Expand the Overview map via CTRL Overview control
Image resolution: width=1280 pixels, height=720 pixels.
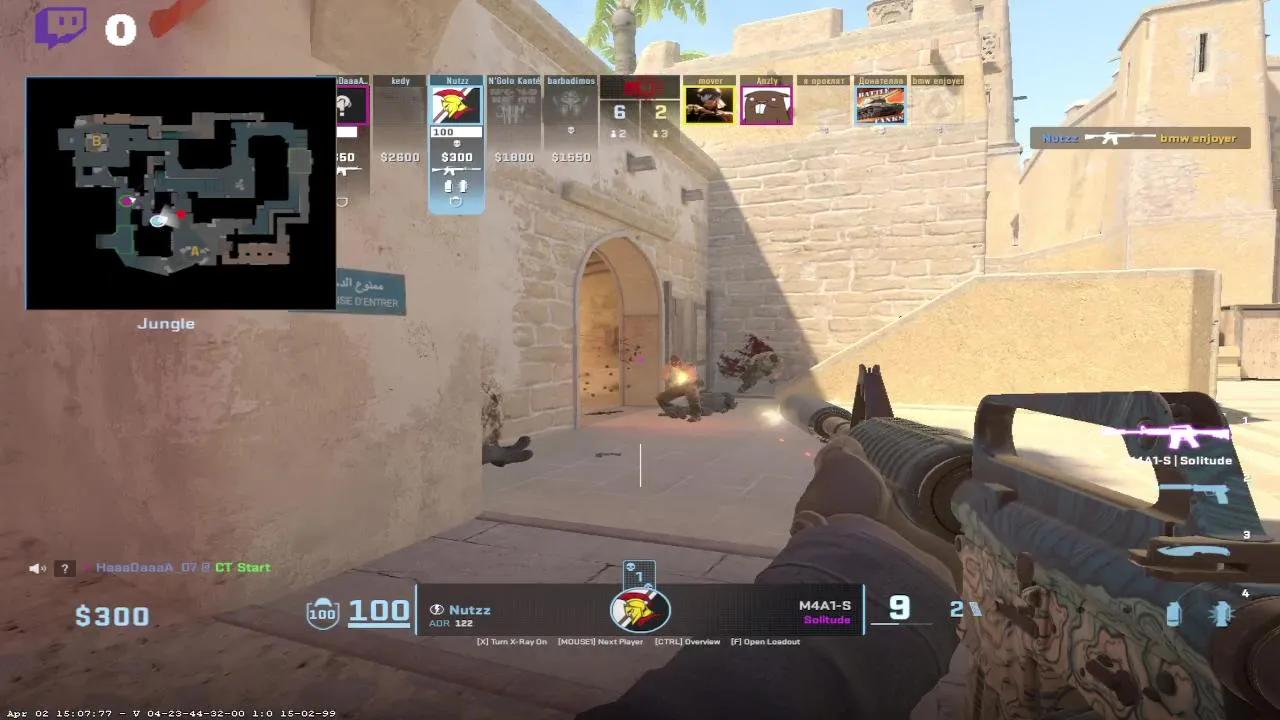(x=690, y=641)
